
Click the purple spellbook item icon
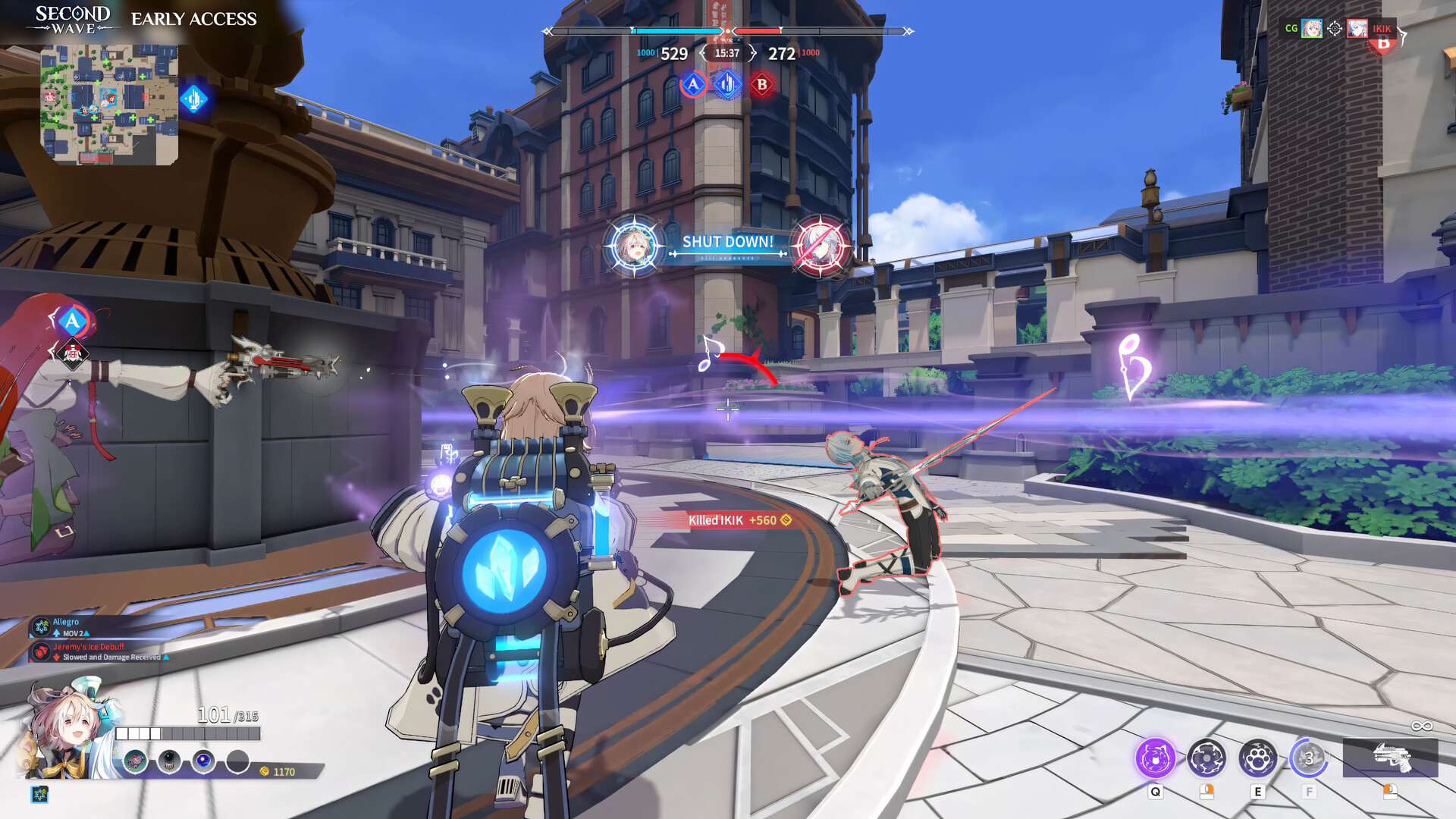point(135,761)
